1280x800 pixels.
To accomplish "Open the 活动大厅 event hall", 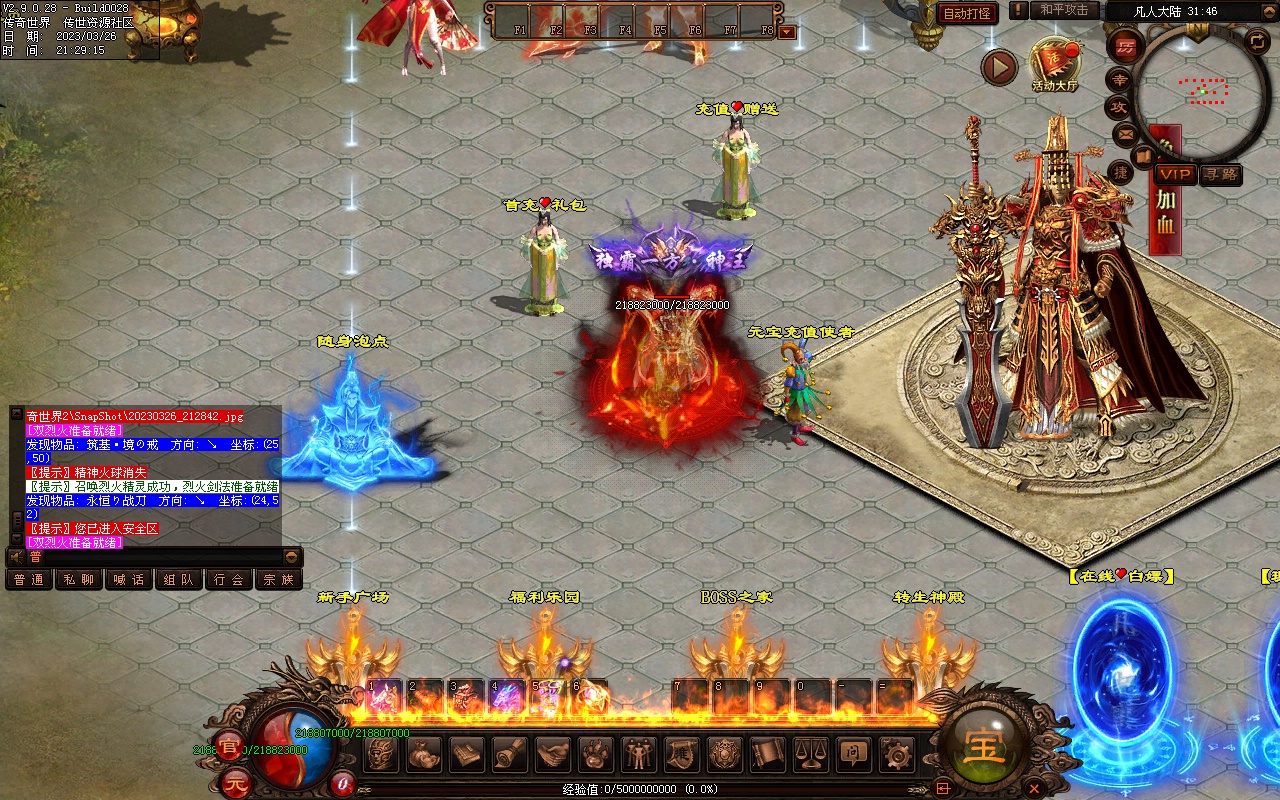I will click(x=1055, y=63).
